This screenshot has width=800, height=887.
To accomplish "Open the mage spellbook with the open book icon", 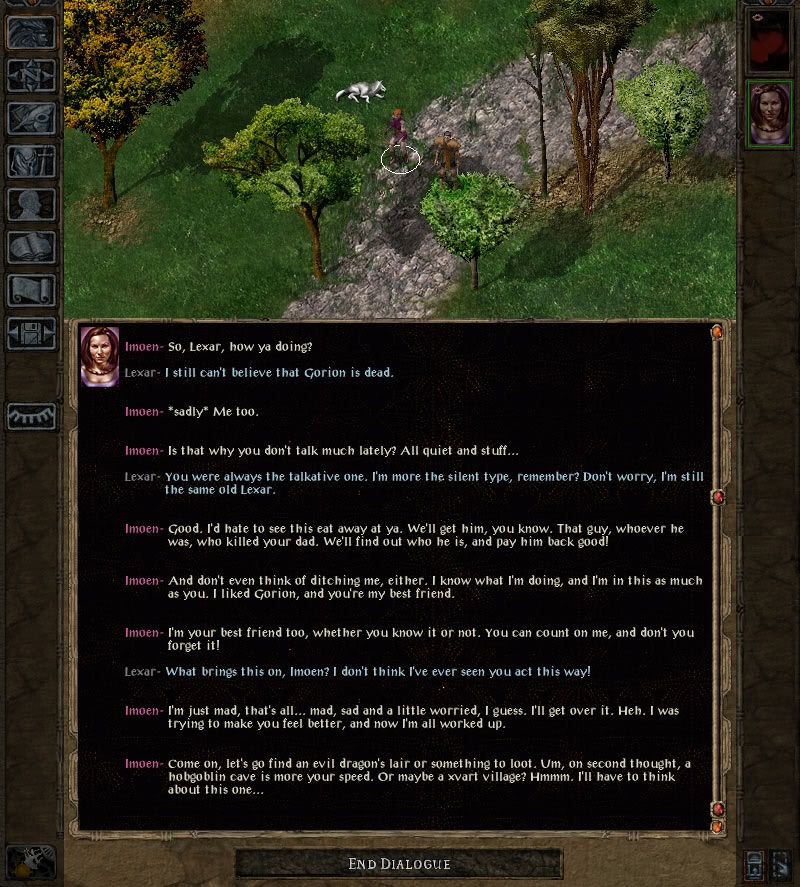I will coord(31,247).
